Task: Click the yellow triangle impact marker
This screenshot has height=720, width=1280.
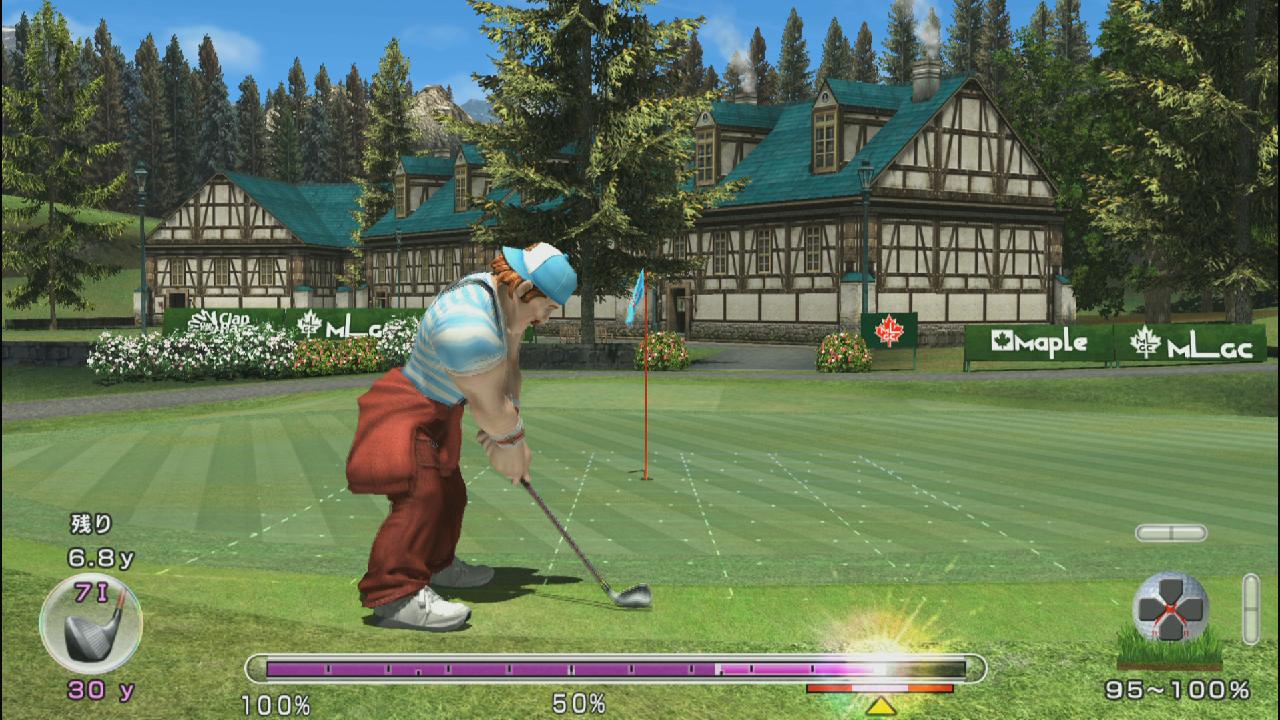Action: pos(880,706)
